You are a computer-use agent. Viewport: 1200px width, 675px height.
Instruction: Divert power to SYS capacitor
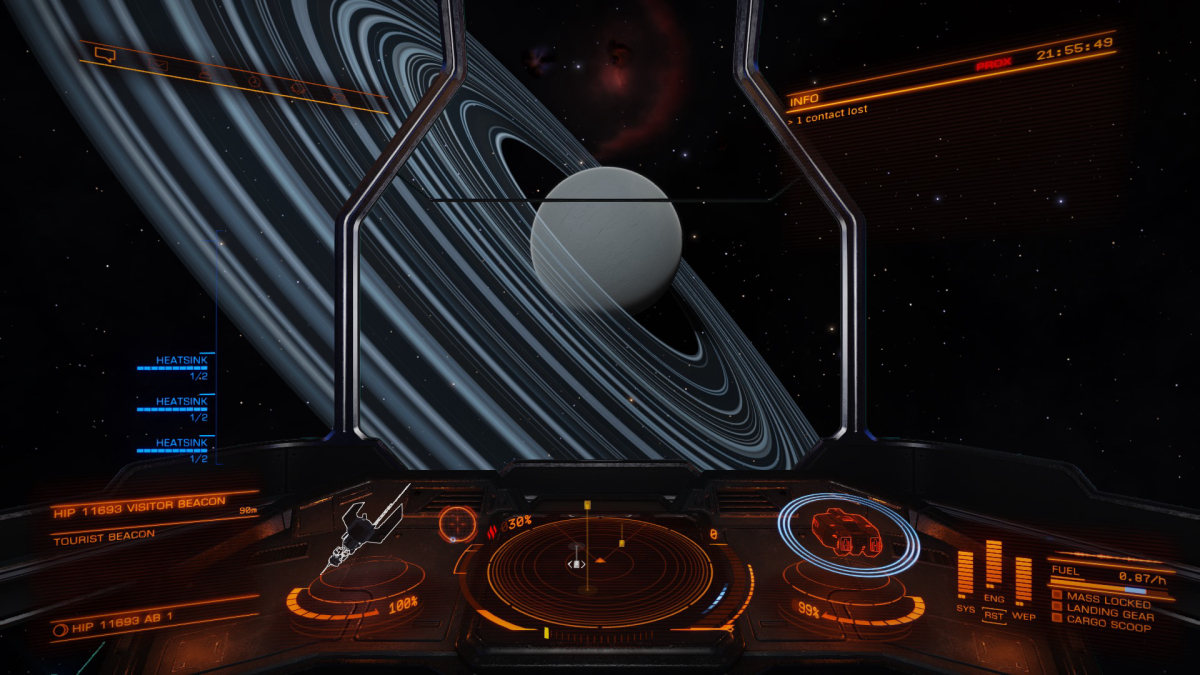click(965, 577)
